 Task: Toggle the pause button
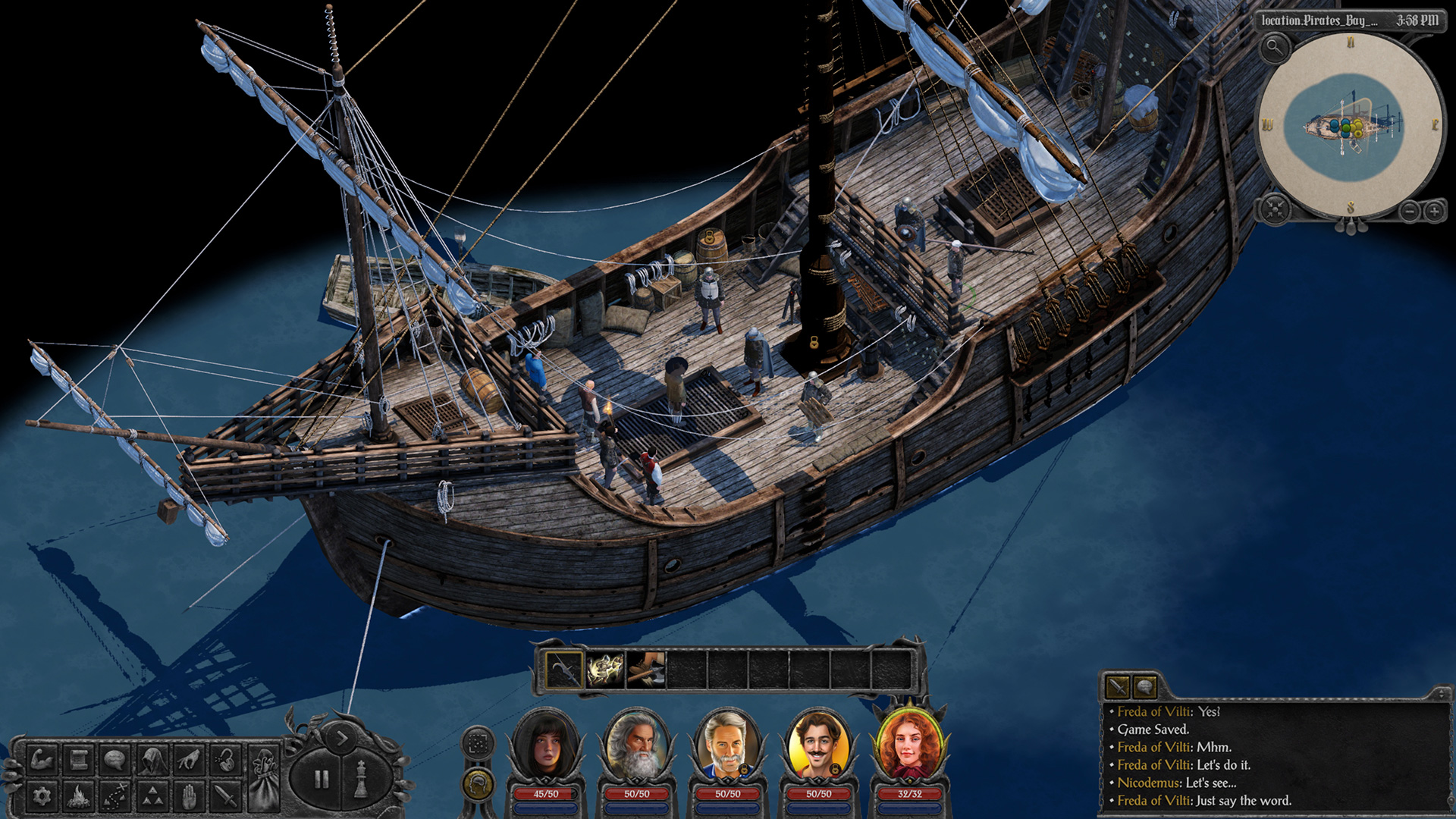pyautogui.click(x=321, y=778)
